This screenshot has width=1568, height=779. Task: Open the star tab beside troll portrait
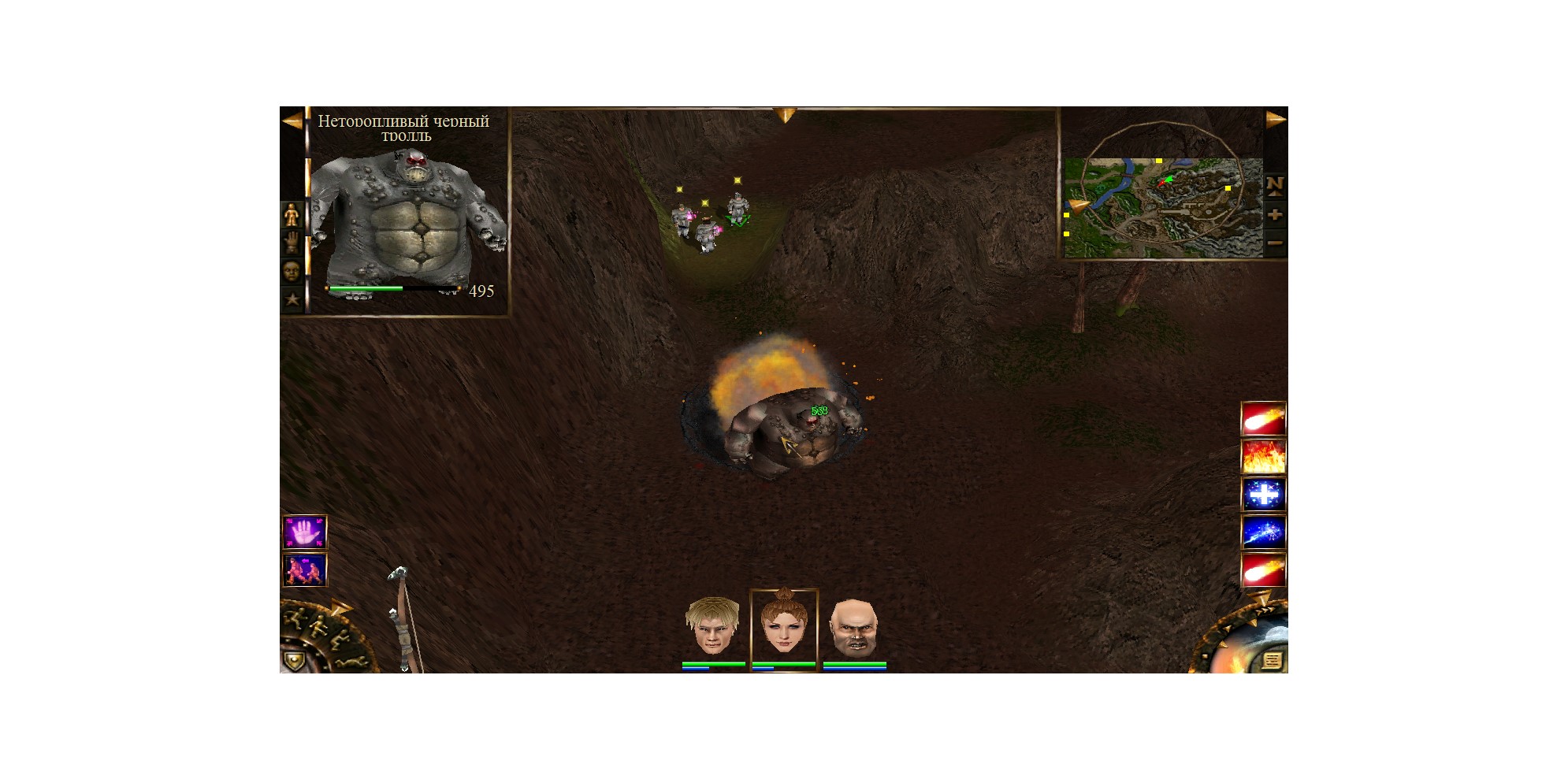click(x=292, y=299)
